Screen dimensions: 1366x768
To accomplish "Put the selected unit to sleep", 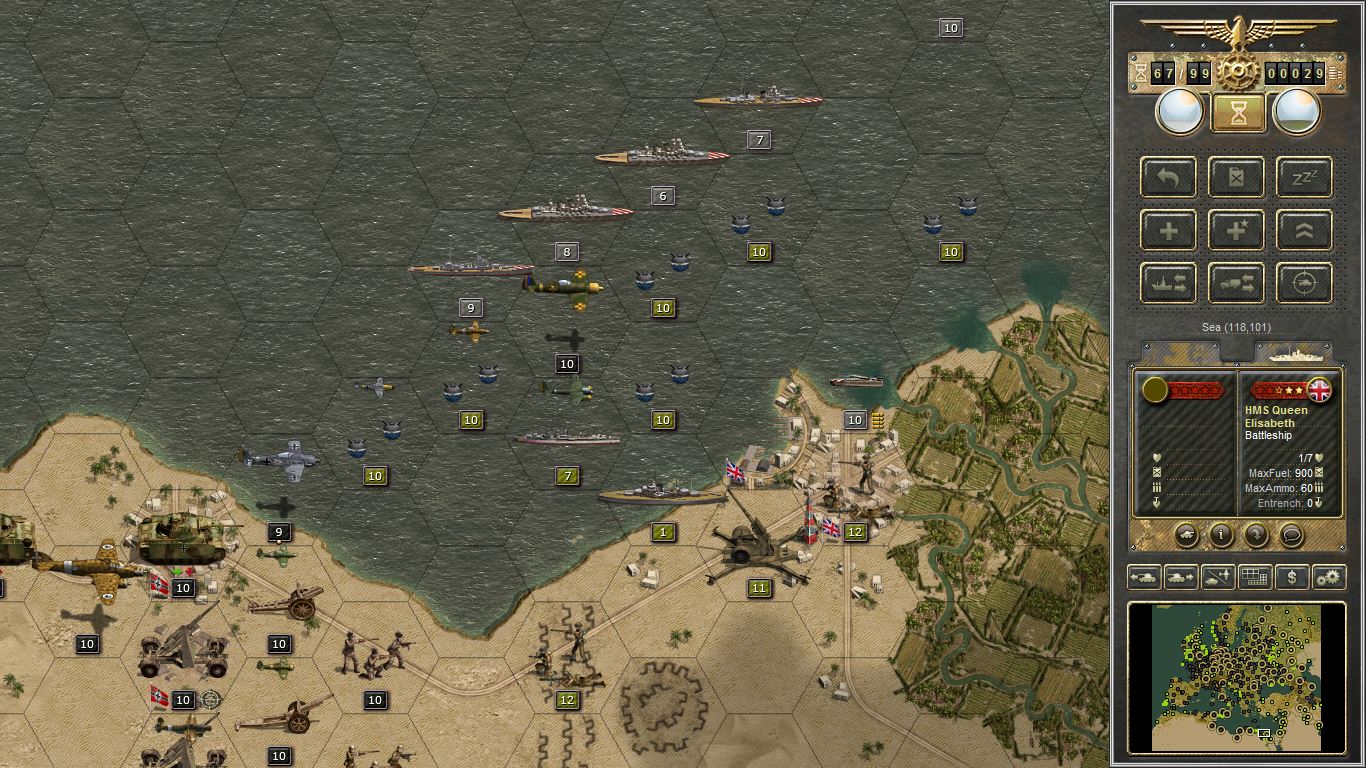I will tap(1304, 177).
